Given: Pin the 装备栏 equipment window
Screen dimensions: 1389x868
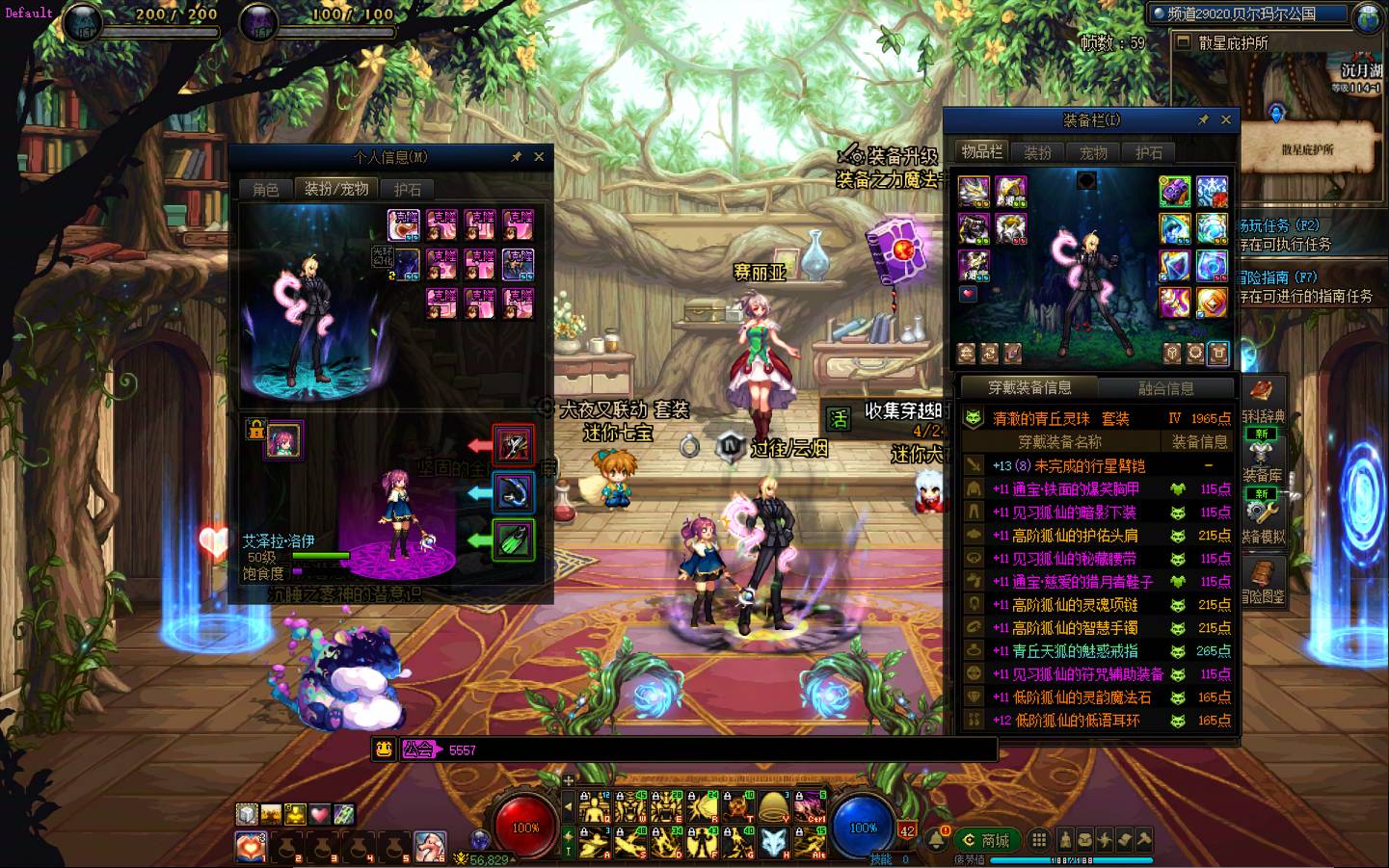Looking at the screenshot, I should 1203,120.
